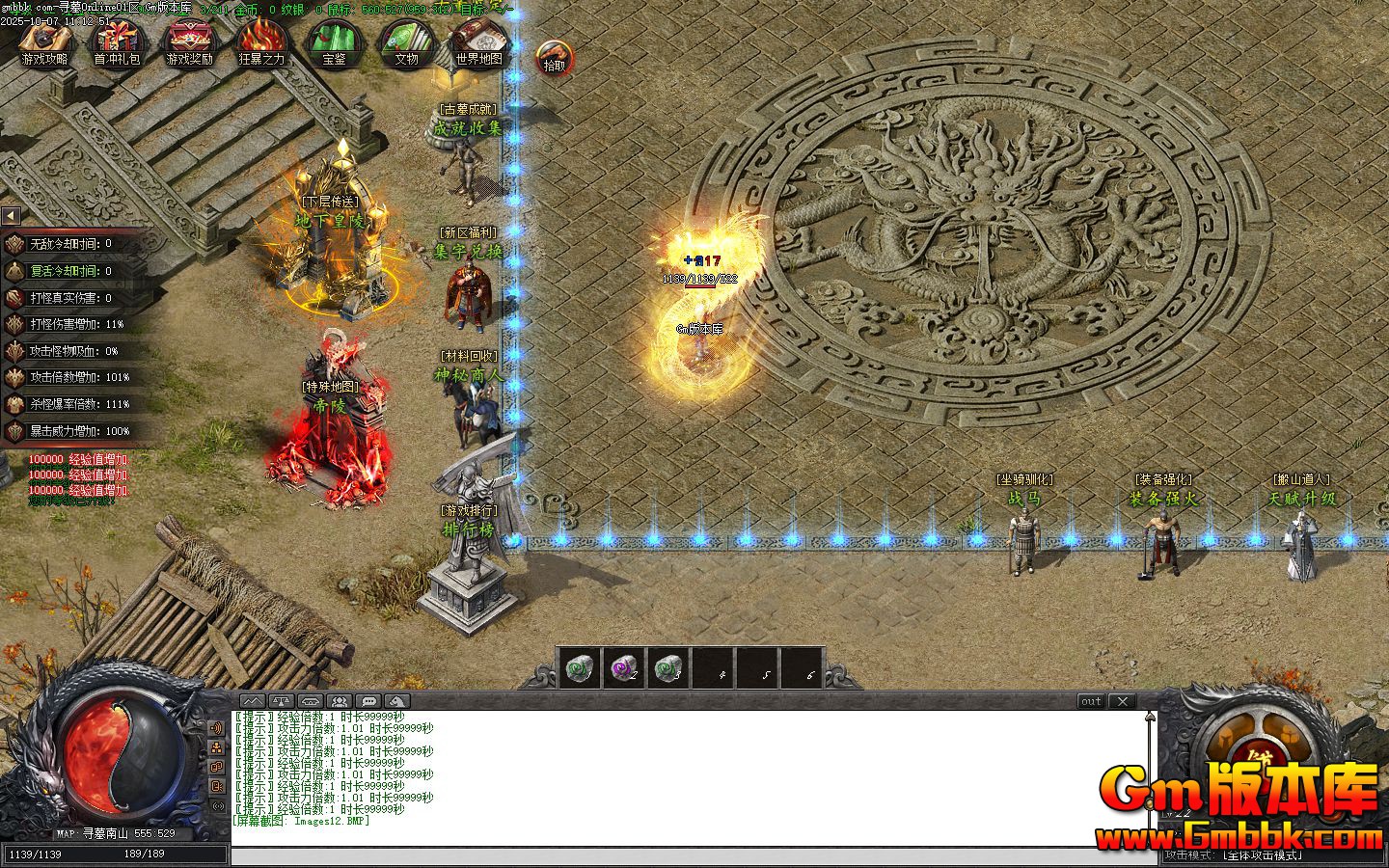This screenshot has height=868, width=1389.
Task: Open the 首冲礼包 icon
Action: 118,42
